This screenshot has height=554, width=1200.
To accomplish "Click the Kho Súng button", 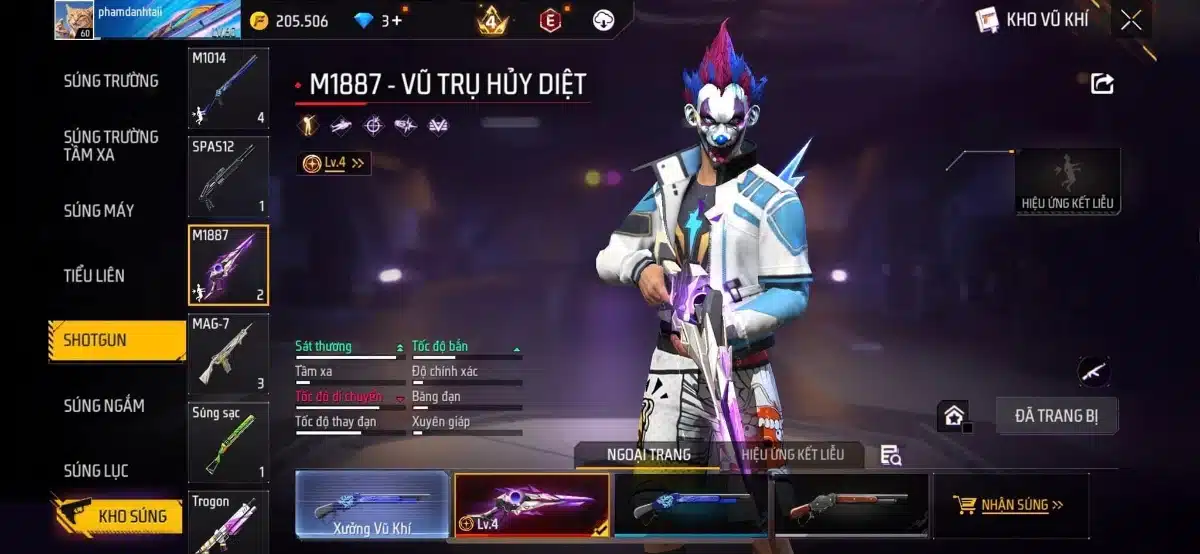I will [x=119, y=516].
